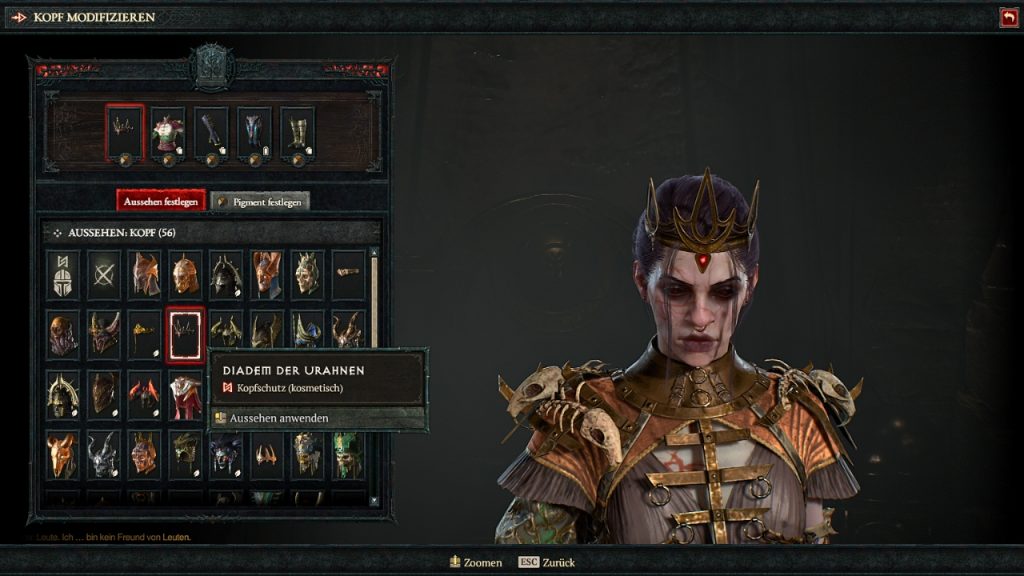This screenshot has width=1024, height=576.
Task: Choose the silver horned demon skull helm
Action: point(104,454)
